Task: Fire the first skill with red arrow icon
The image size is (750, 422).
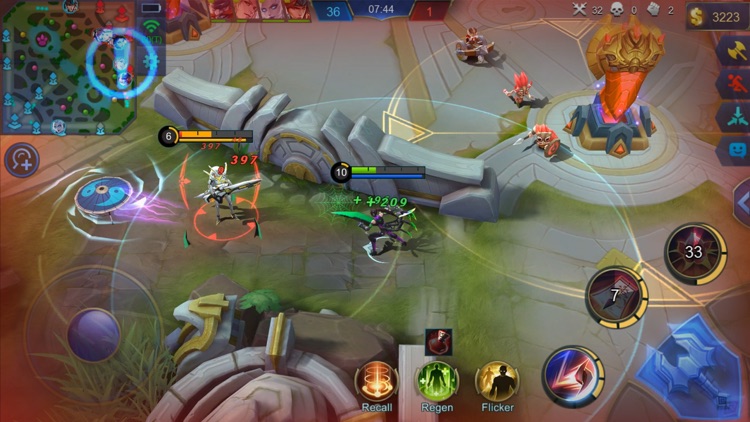Action: (x=573, y=377)
